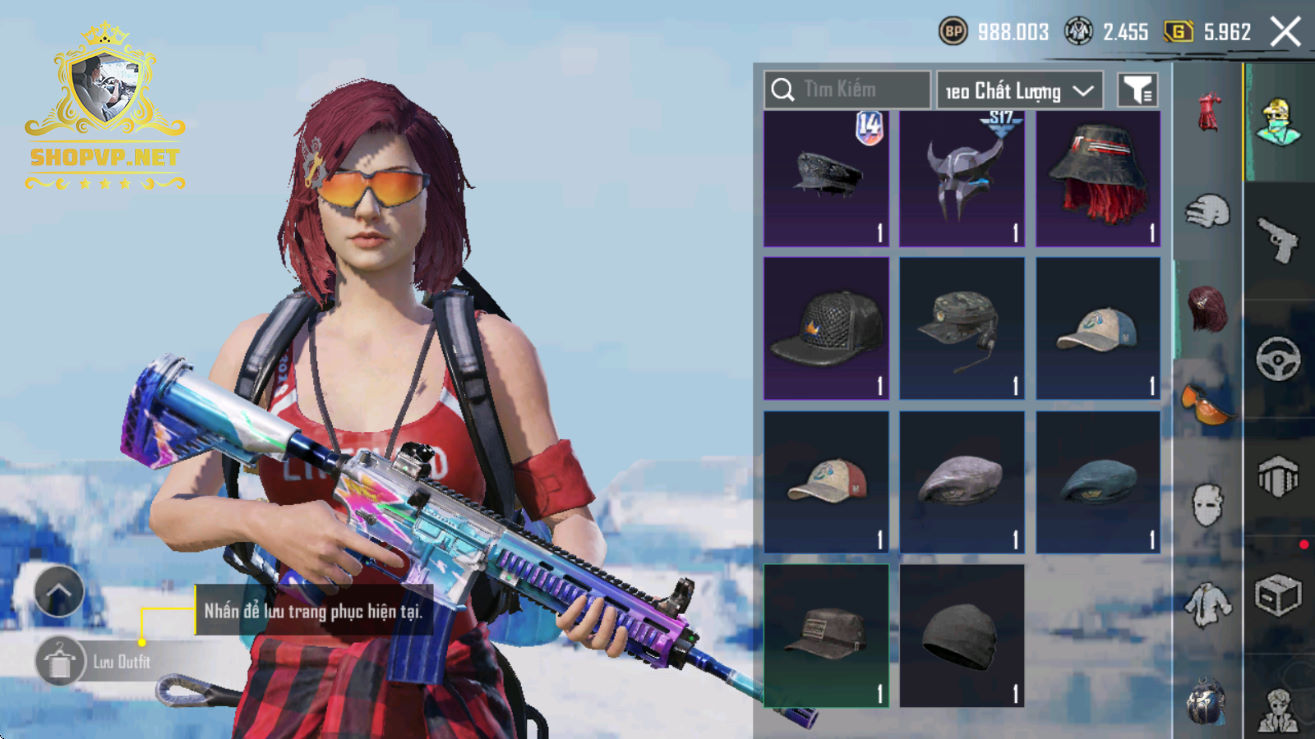This screenshot has height=739, width=1315.
Task: Open the steering wheel vehicle tab
Action: (x=1278, y=360)
